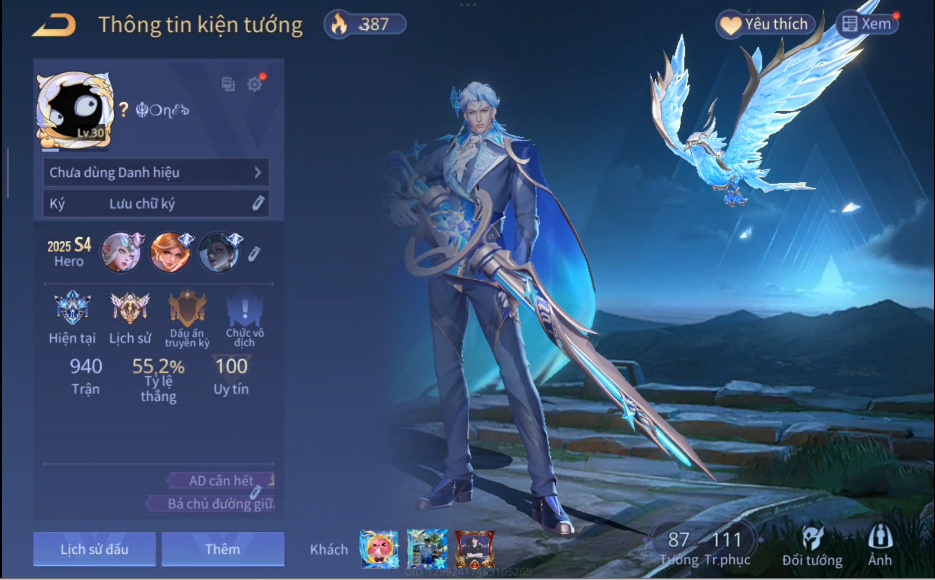Click the copy icon beside the gear
The height and width of the screenshot is (580, 935).
coord(228,85)
